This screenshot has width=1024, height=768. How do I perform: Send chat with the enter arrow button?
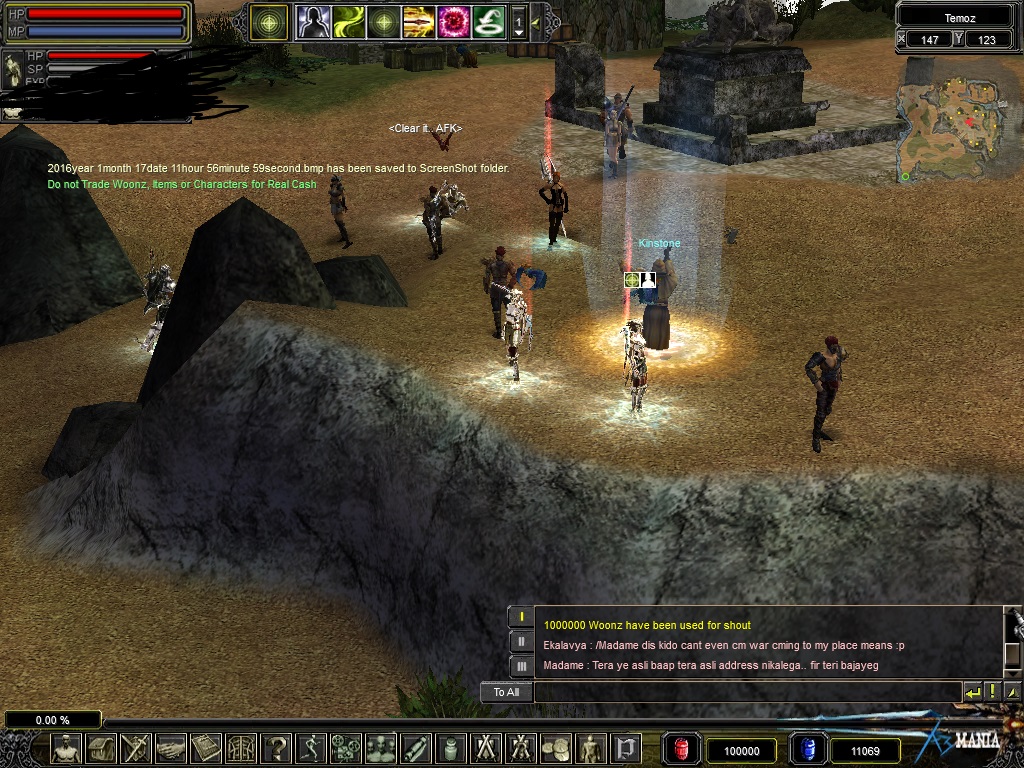point(972,692)
